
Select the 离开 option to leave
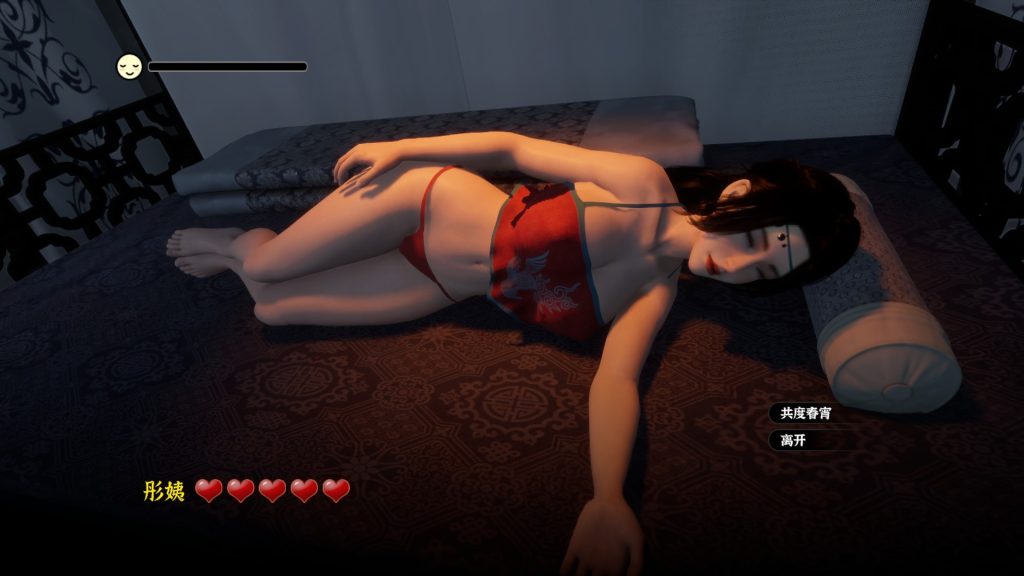(794, 440)
